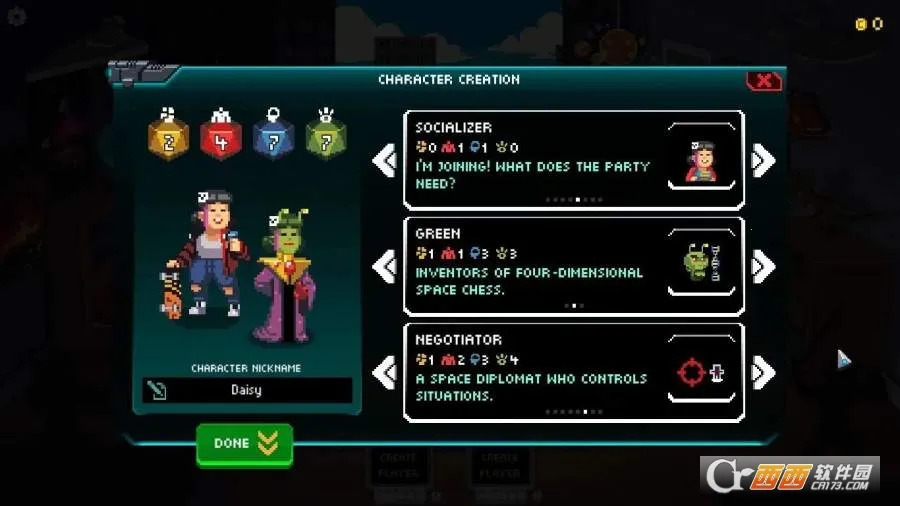
Task: Select the Green alien race card
Action: 573,266
